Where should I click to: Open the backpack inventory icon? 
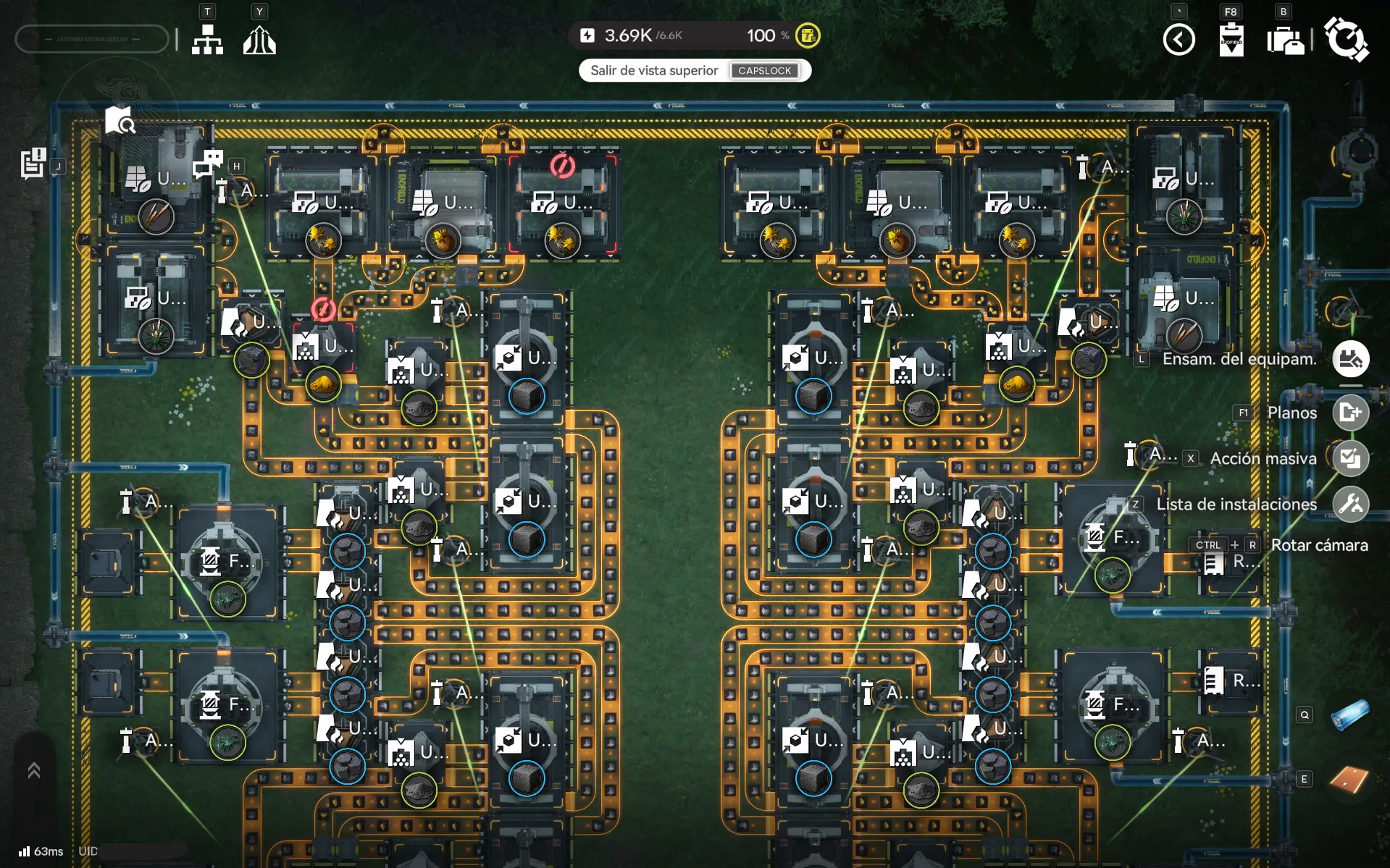(1285, 41)
